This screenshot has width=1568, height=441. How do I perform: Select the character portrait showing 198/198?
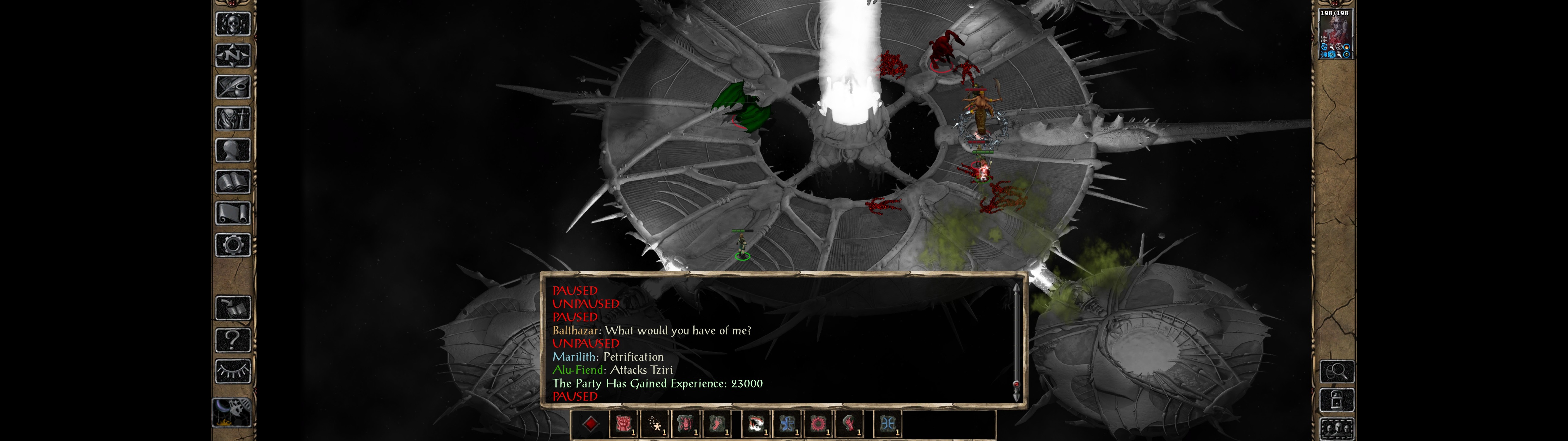[1334, 34]
